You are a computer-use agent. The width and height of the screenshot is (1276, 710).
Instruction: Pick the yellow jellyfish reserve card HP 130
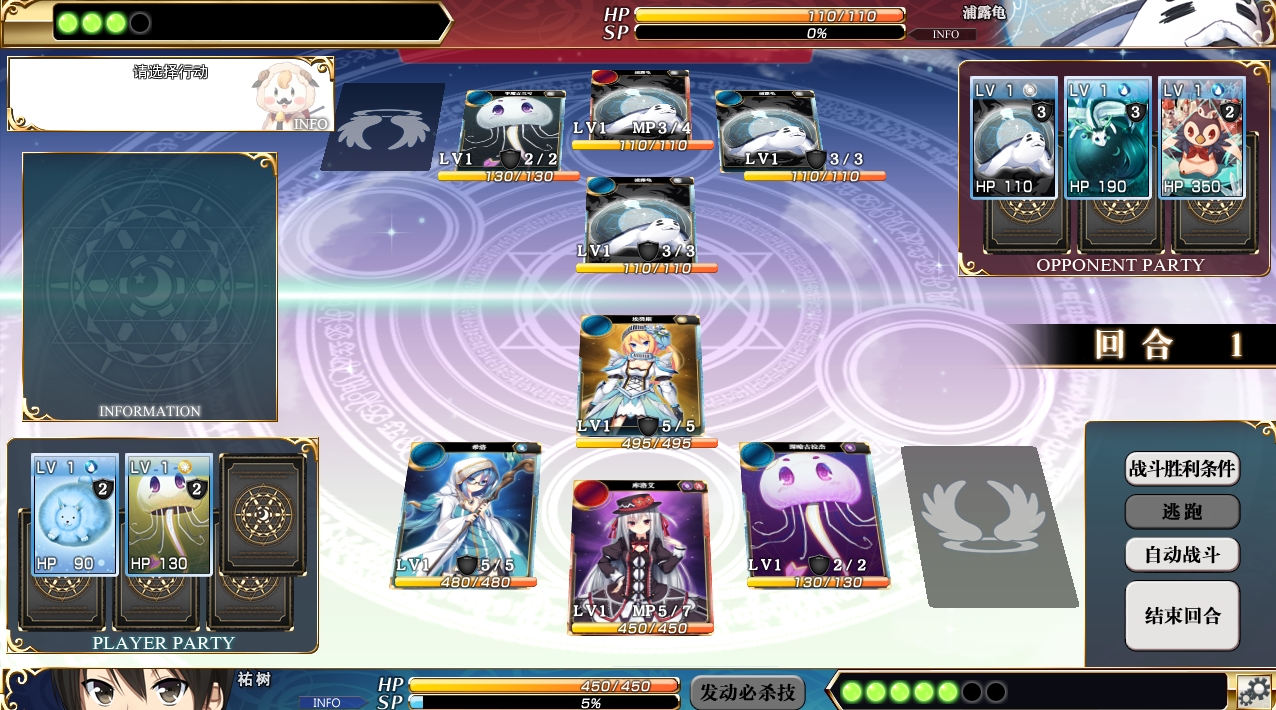coord(169,515)
